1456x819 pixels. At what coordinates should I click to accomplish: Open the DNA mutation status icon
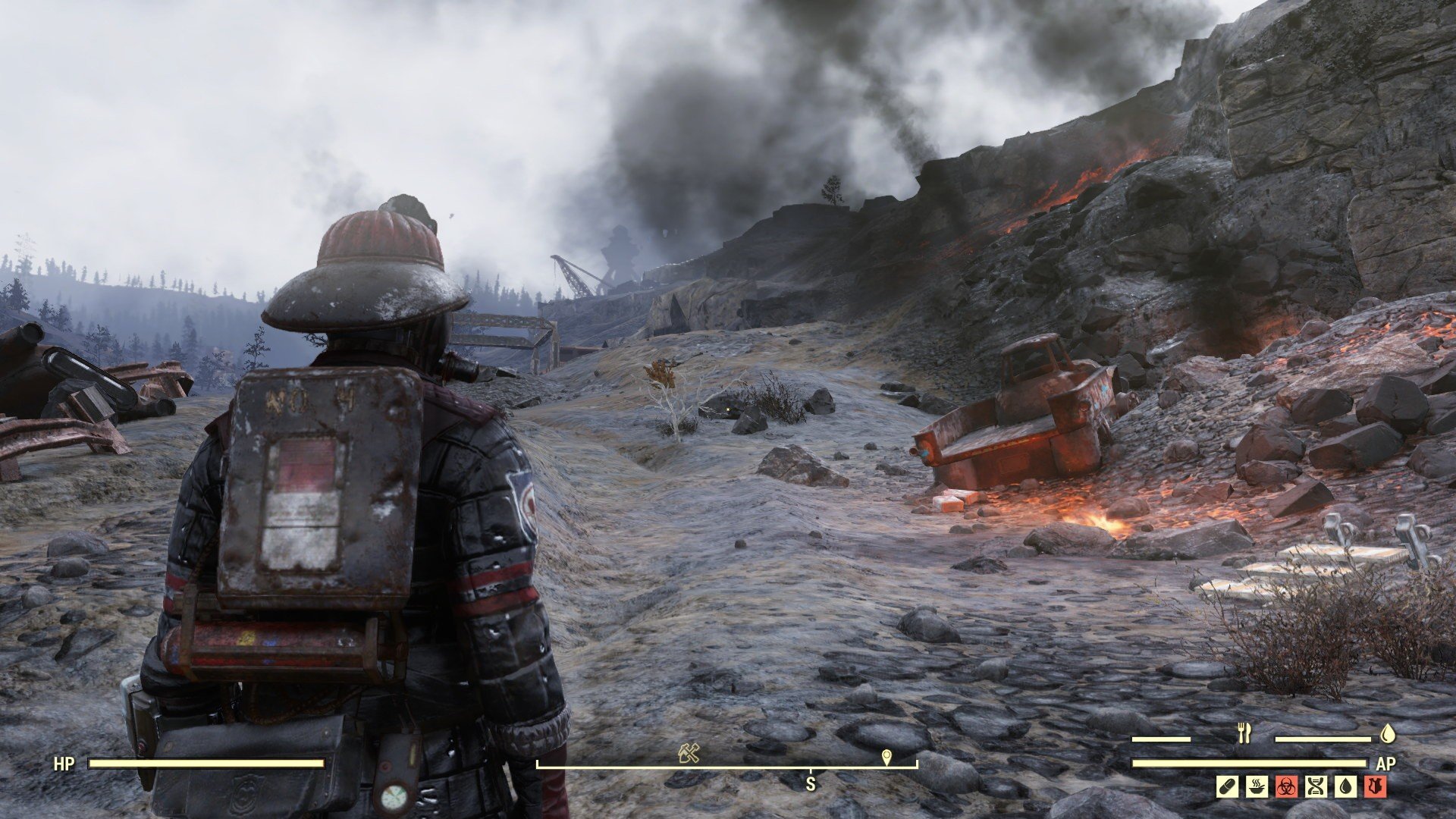(1316, 786)
